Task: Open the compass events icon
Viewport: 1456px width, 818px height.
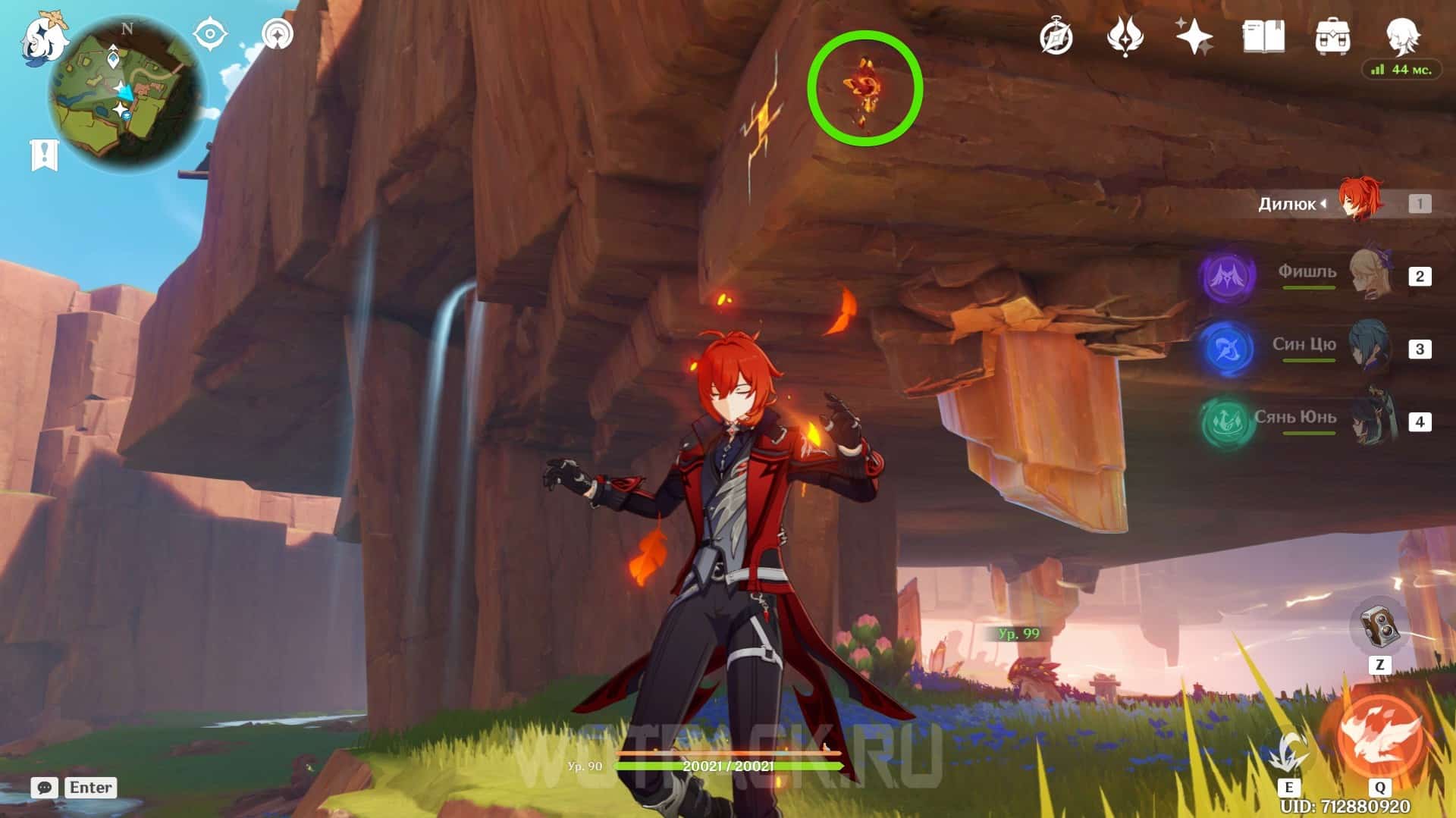Action: click(x=1056, y=37)
